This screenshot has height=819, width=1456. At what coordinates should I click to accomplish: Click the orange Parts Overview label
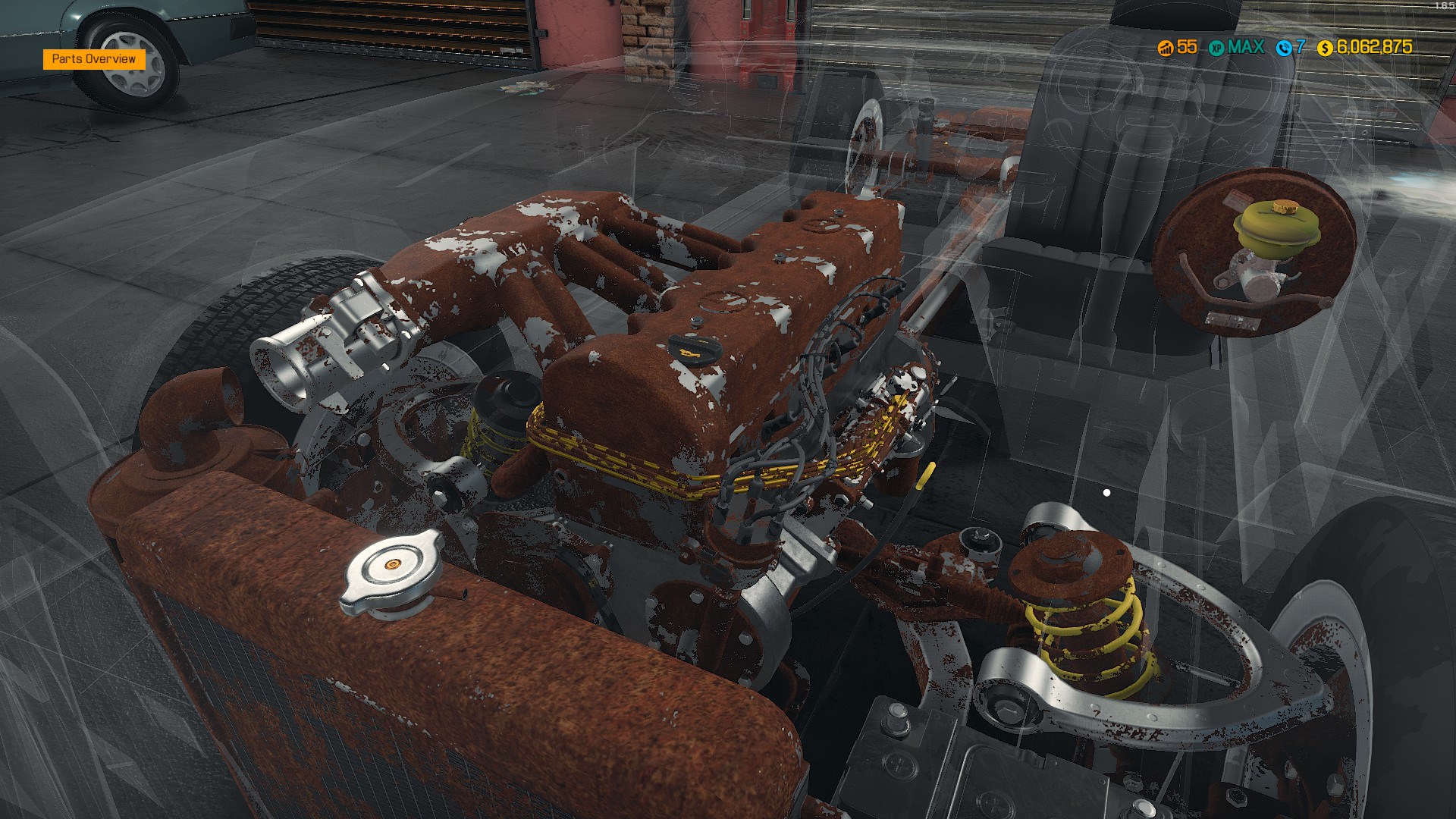coord(94,59)
